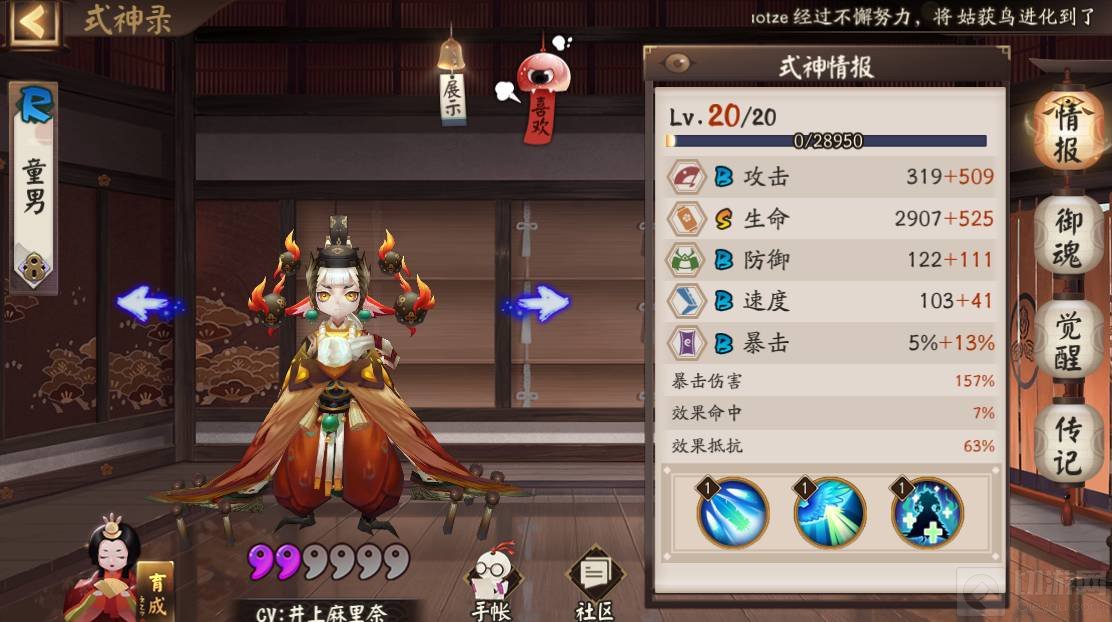Select the blue wing skill icon
This screenshot has height=622, width=1112.
tap(829, 513)
